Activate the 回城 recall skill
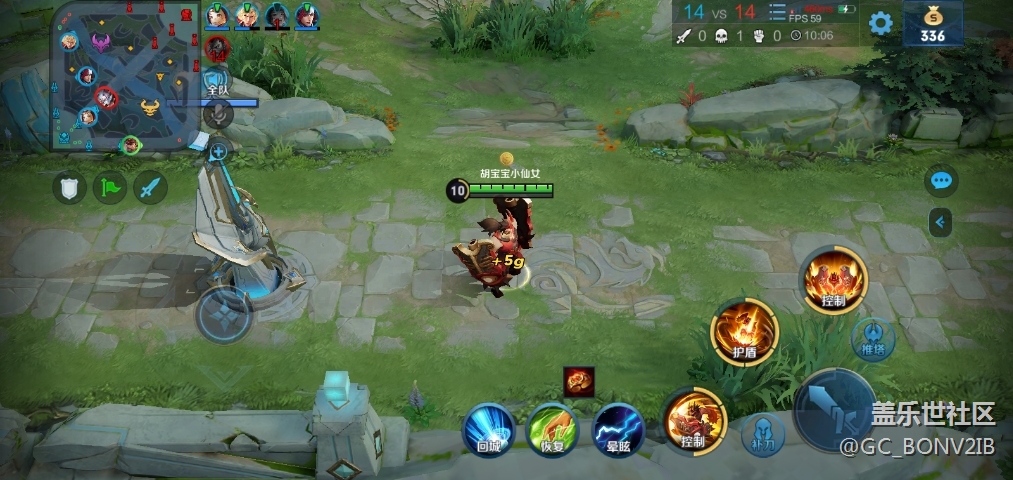Screen dimensions: 1013x480 point(489,427)
